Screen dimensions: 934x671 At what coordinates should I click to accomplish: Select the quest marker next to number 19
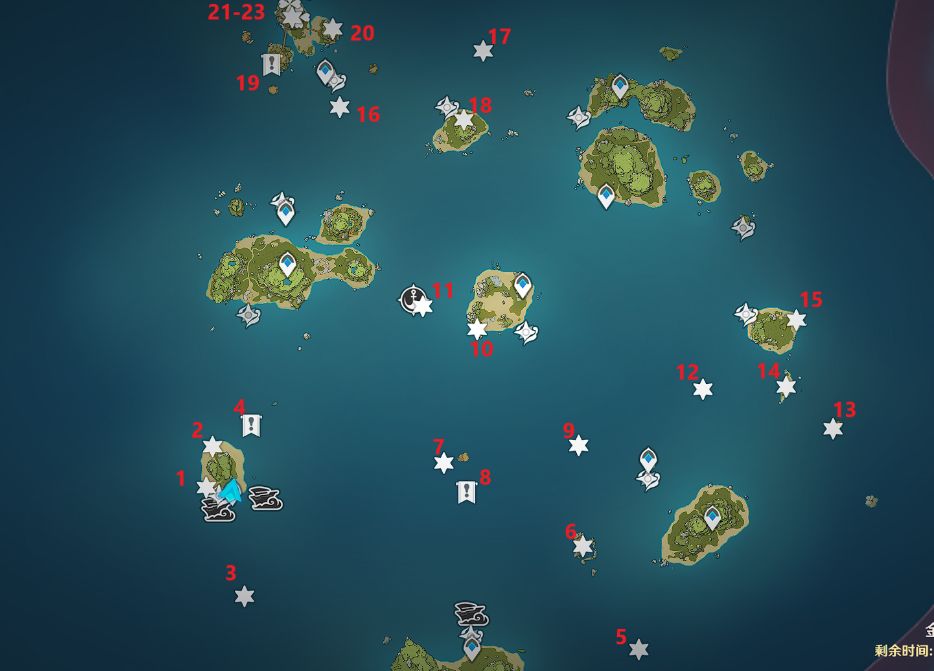[271, 64]
